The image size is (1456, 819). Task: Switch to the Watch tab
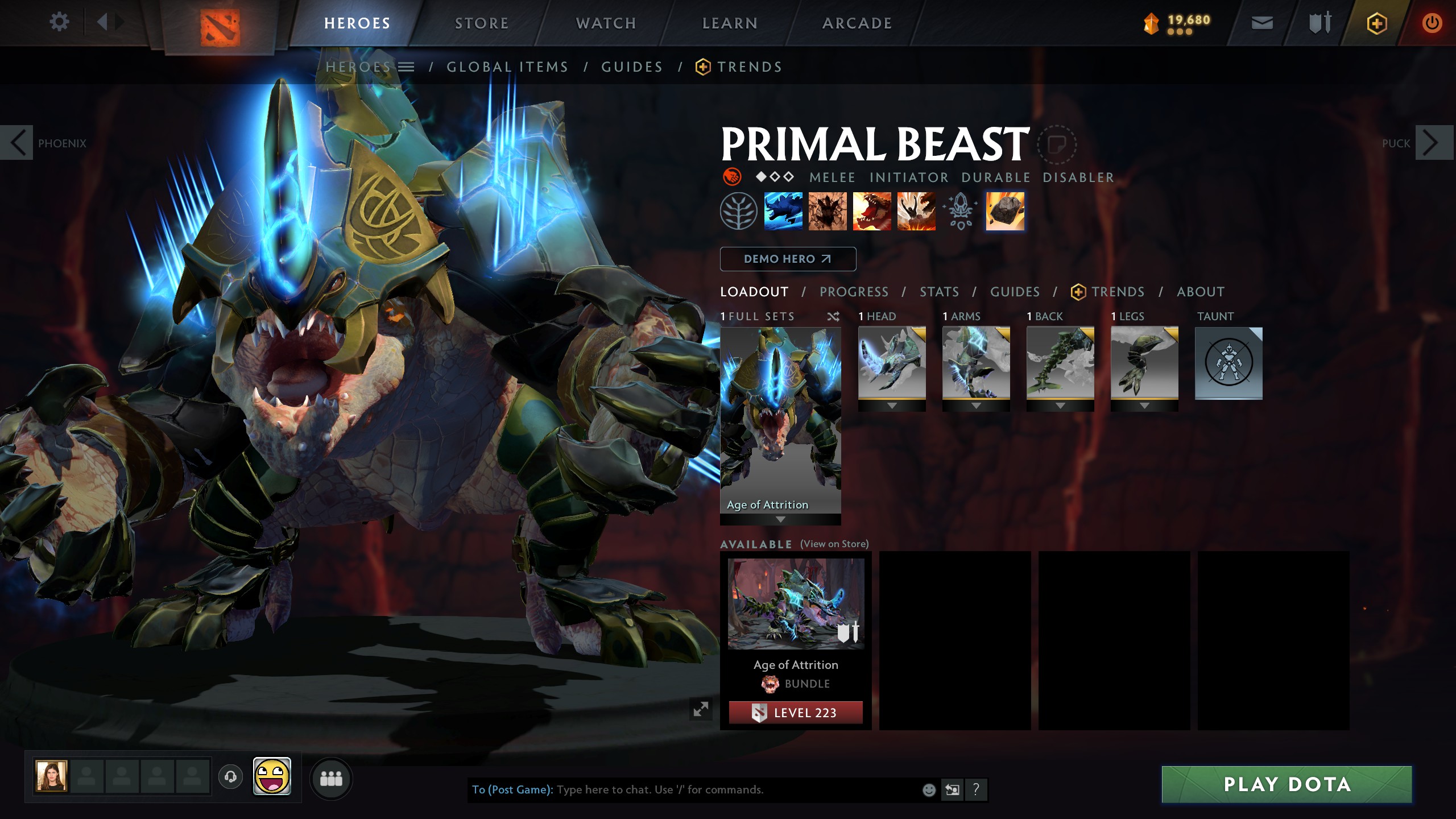(x=606, y=23)
